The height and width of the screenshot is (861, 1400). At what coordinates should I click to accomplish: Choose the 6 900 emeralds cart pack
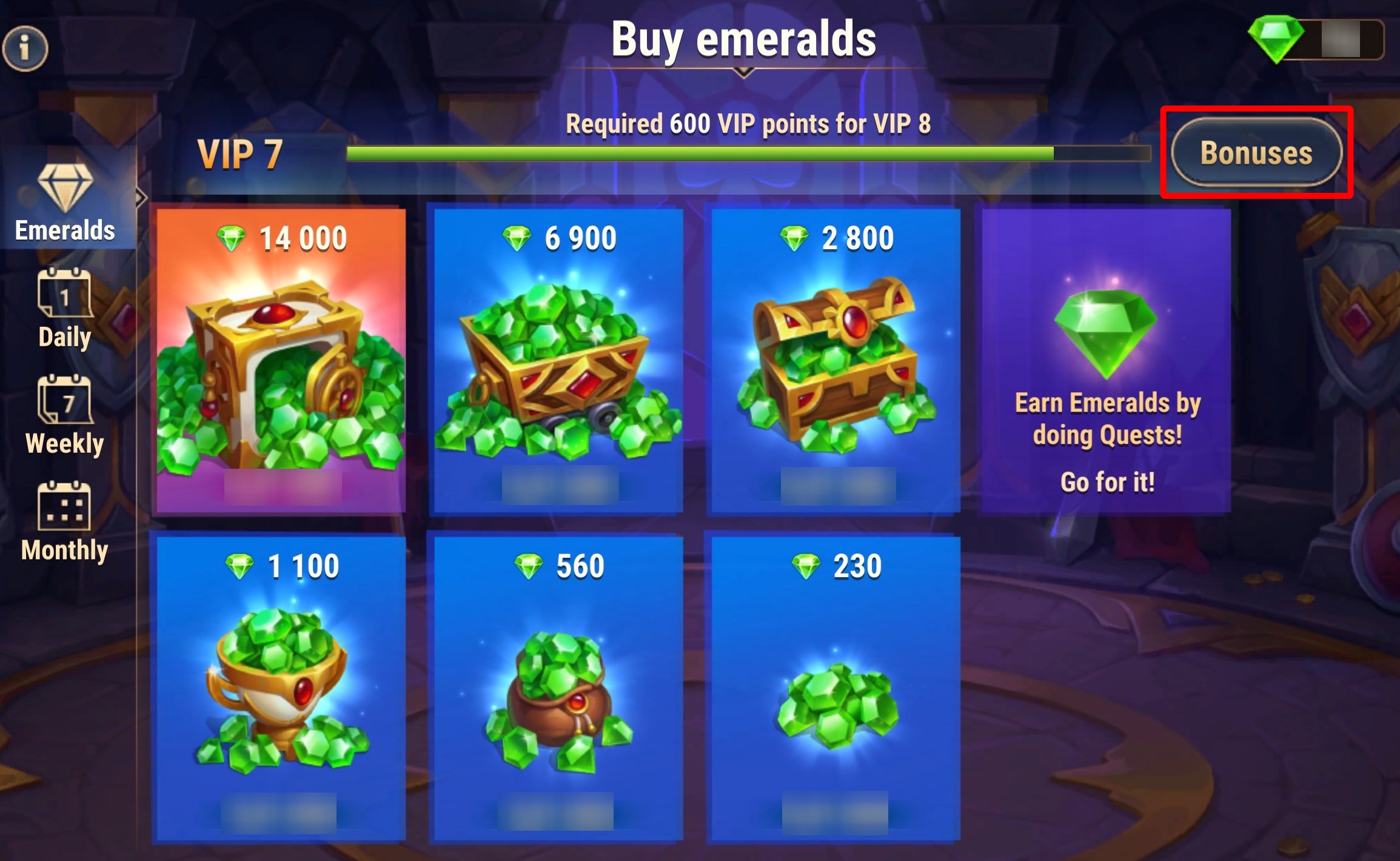click(x=558, y=361)
